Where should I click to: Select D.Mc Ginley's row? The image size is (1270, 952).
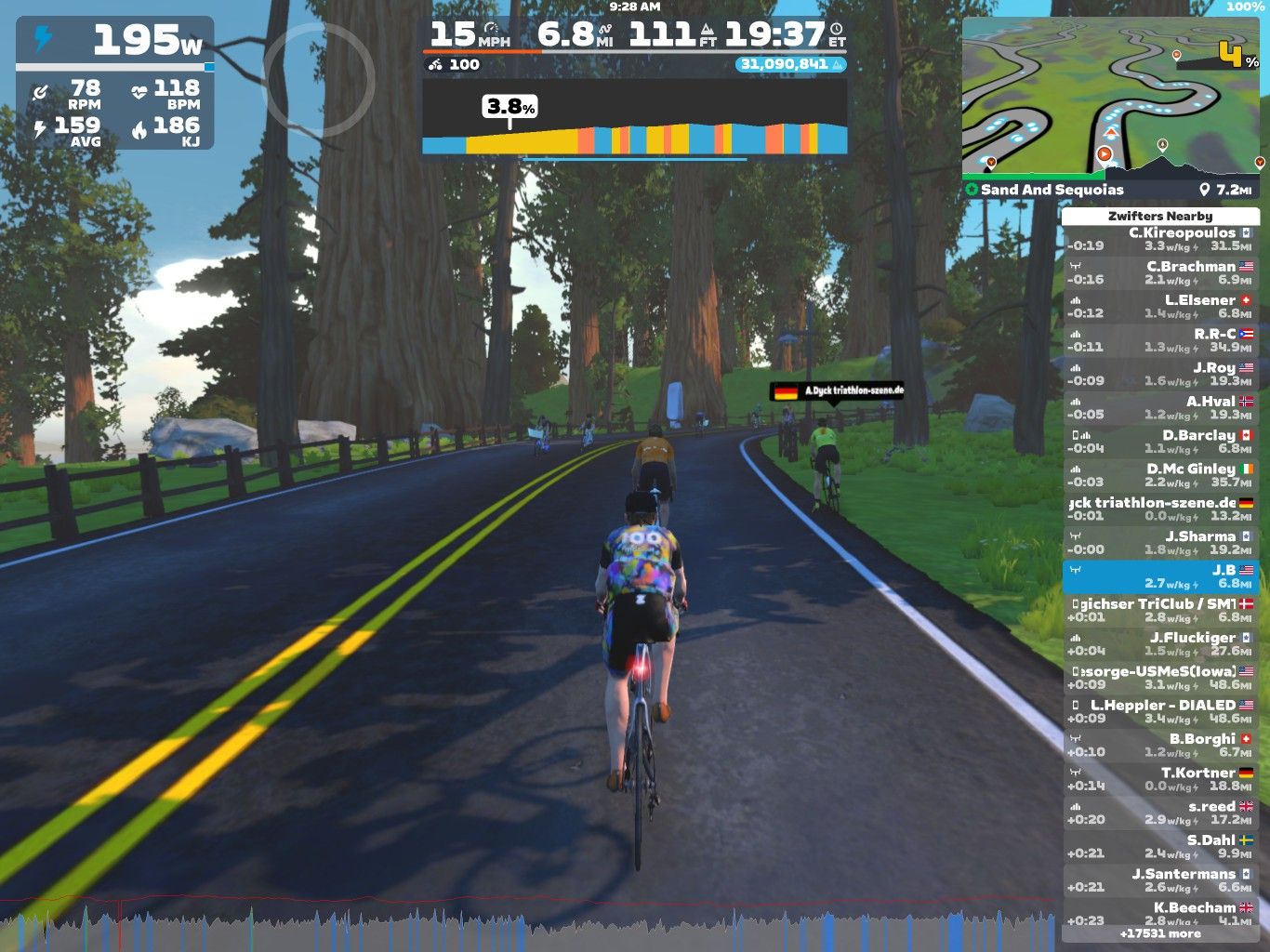tap(1160, 475)
